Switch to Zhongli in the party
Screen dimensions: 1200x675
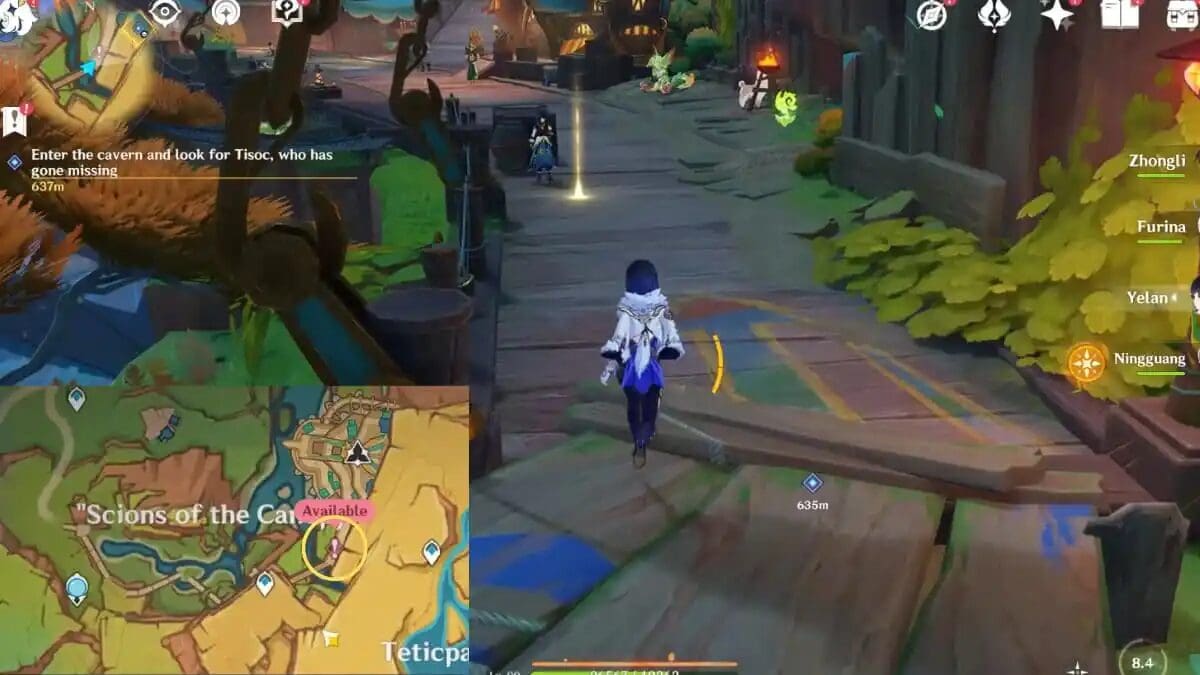[x=1157, y=161]
